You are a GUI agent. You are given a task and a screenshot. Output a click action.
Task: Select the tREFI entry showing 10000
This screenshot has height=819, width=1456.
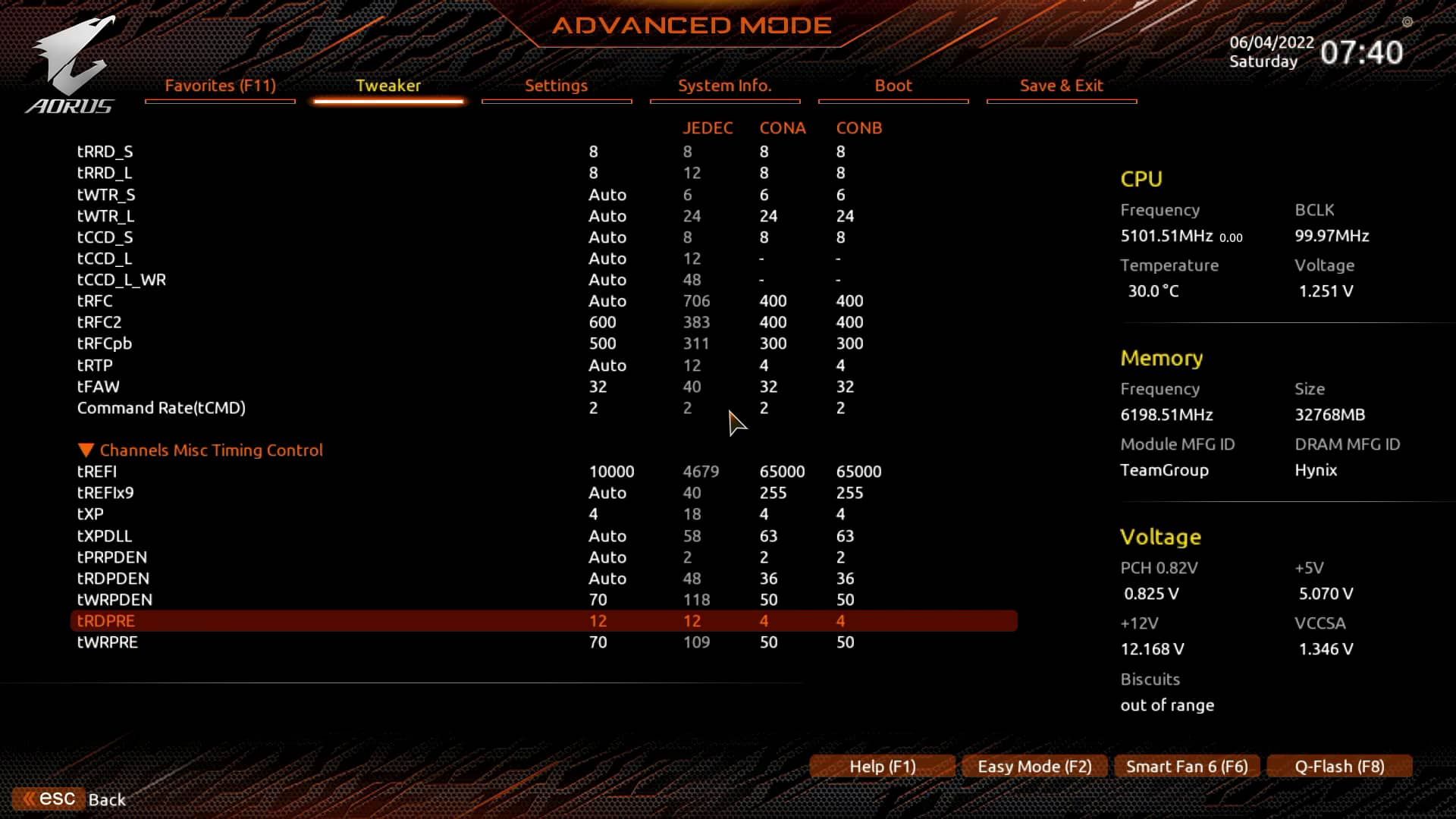(x=612, y=471)
